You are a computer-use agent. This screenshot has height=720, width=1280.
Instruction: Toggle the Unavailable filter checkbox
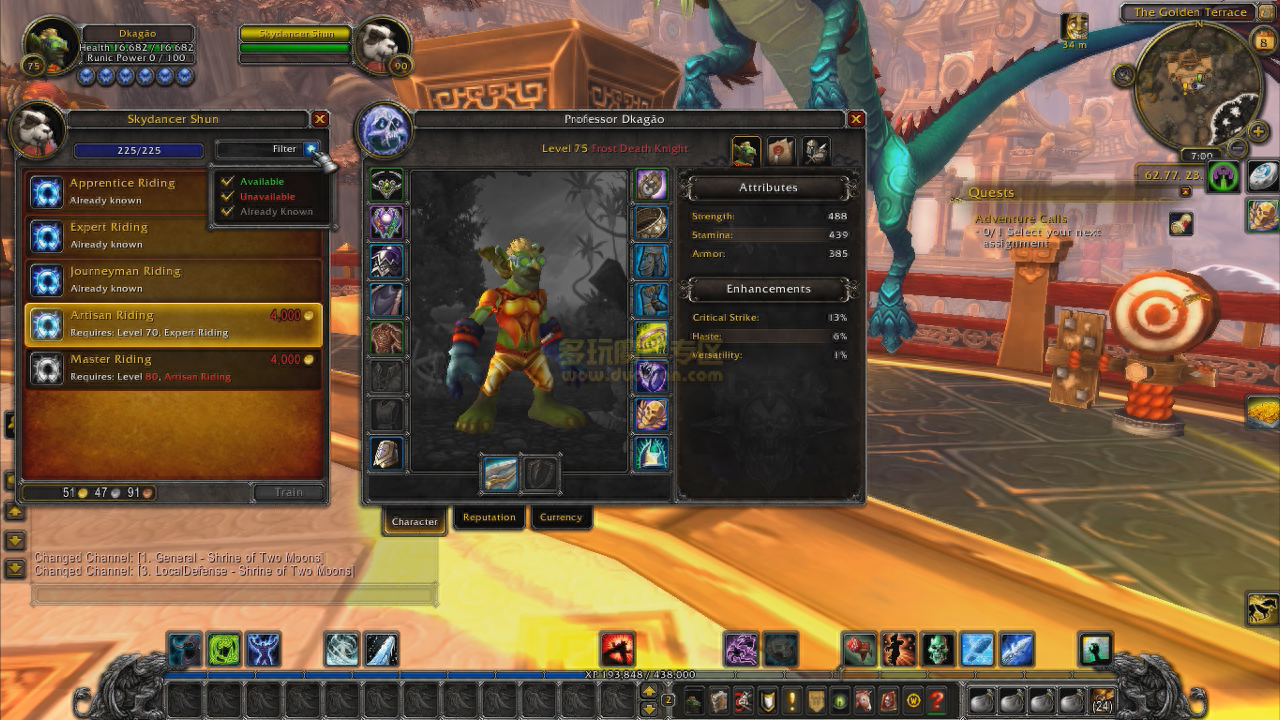[x=228, y=197]
